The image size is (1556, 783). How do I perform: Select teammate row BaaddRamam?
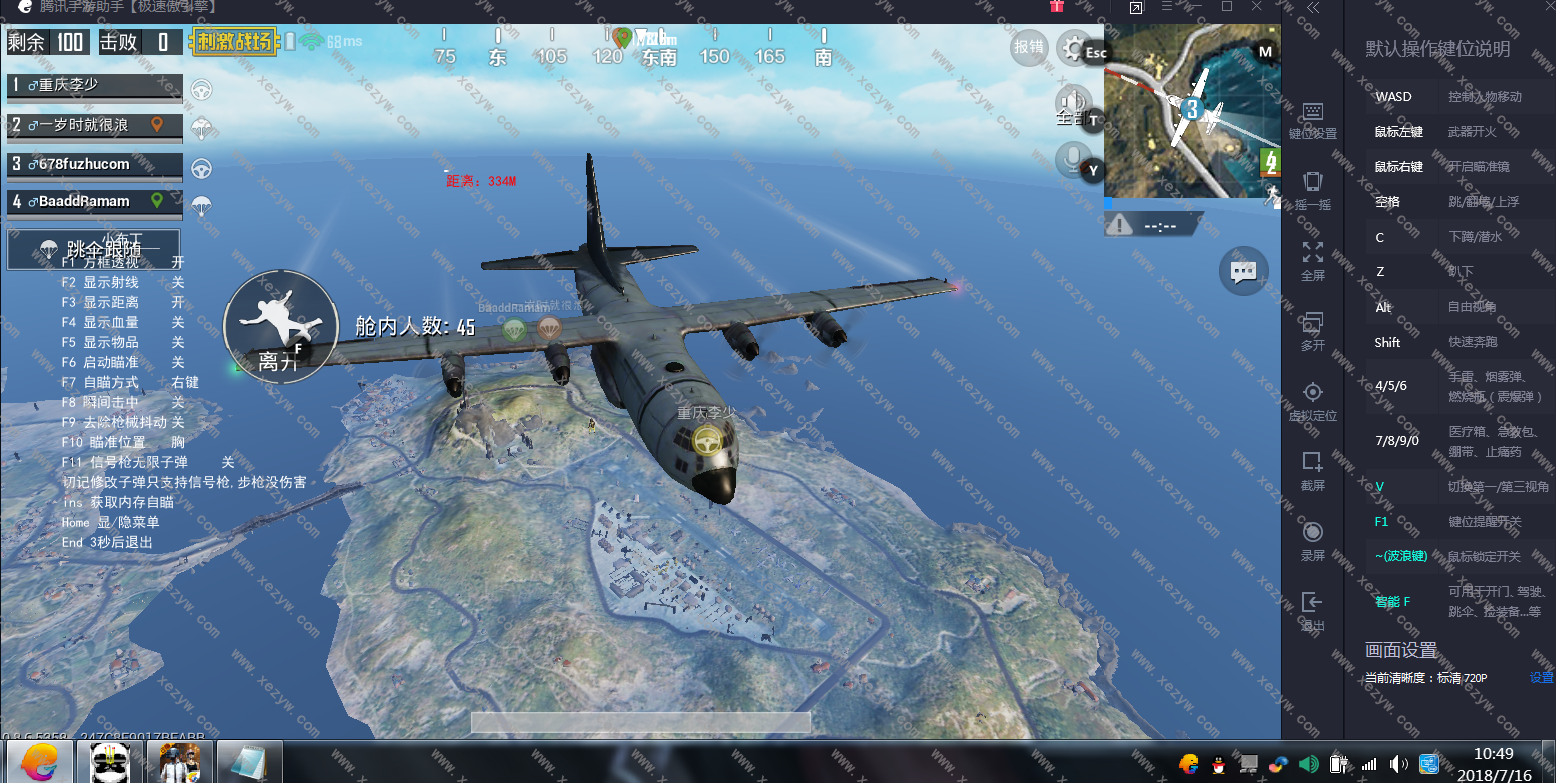pyautogui.click(x=95, y=202)
